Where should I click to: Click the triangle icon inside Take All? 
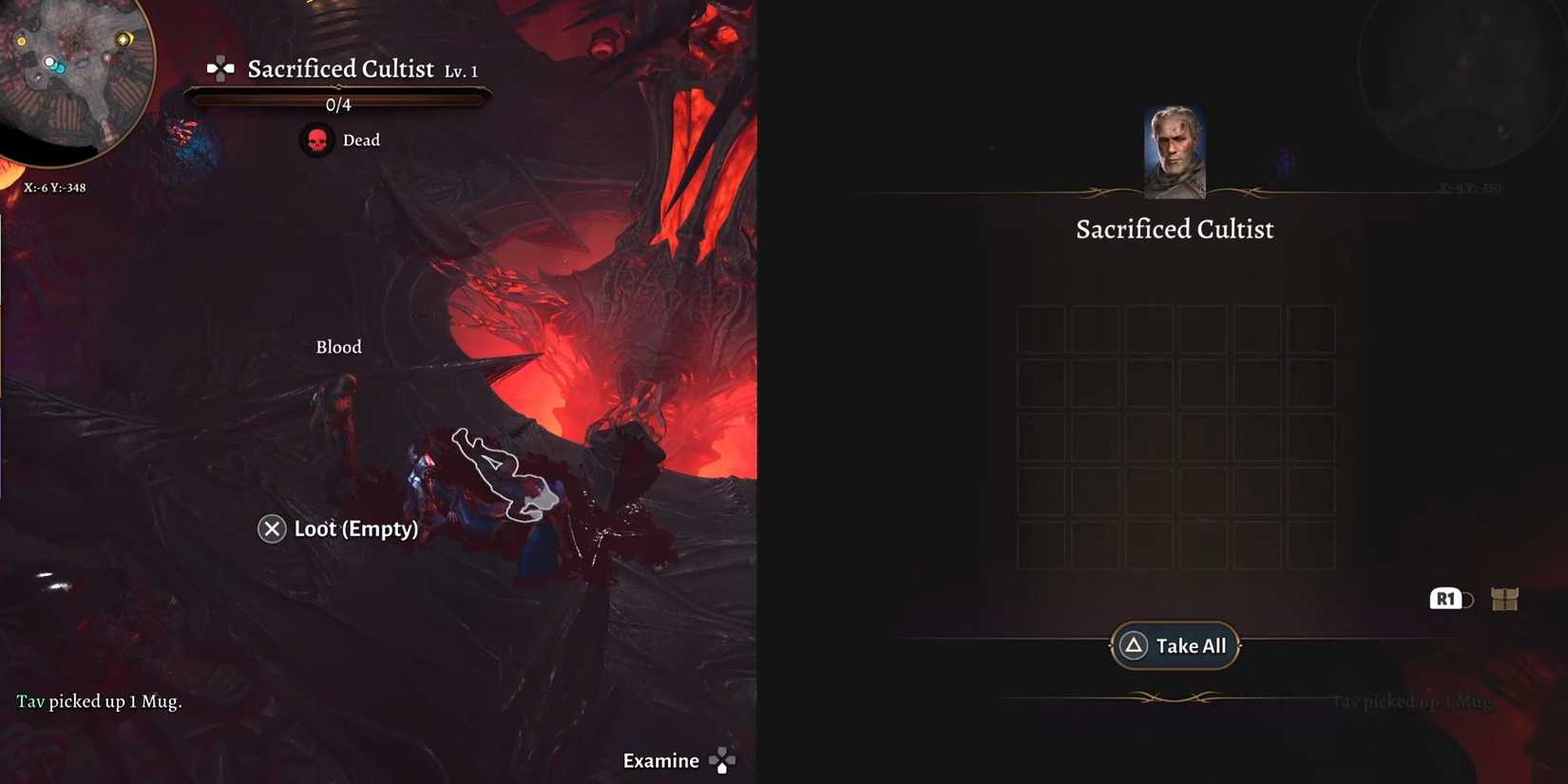coord(1132,645)
